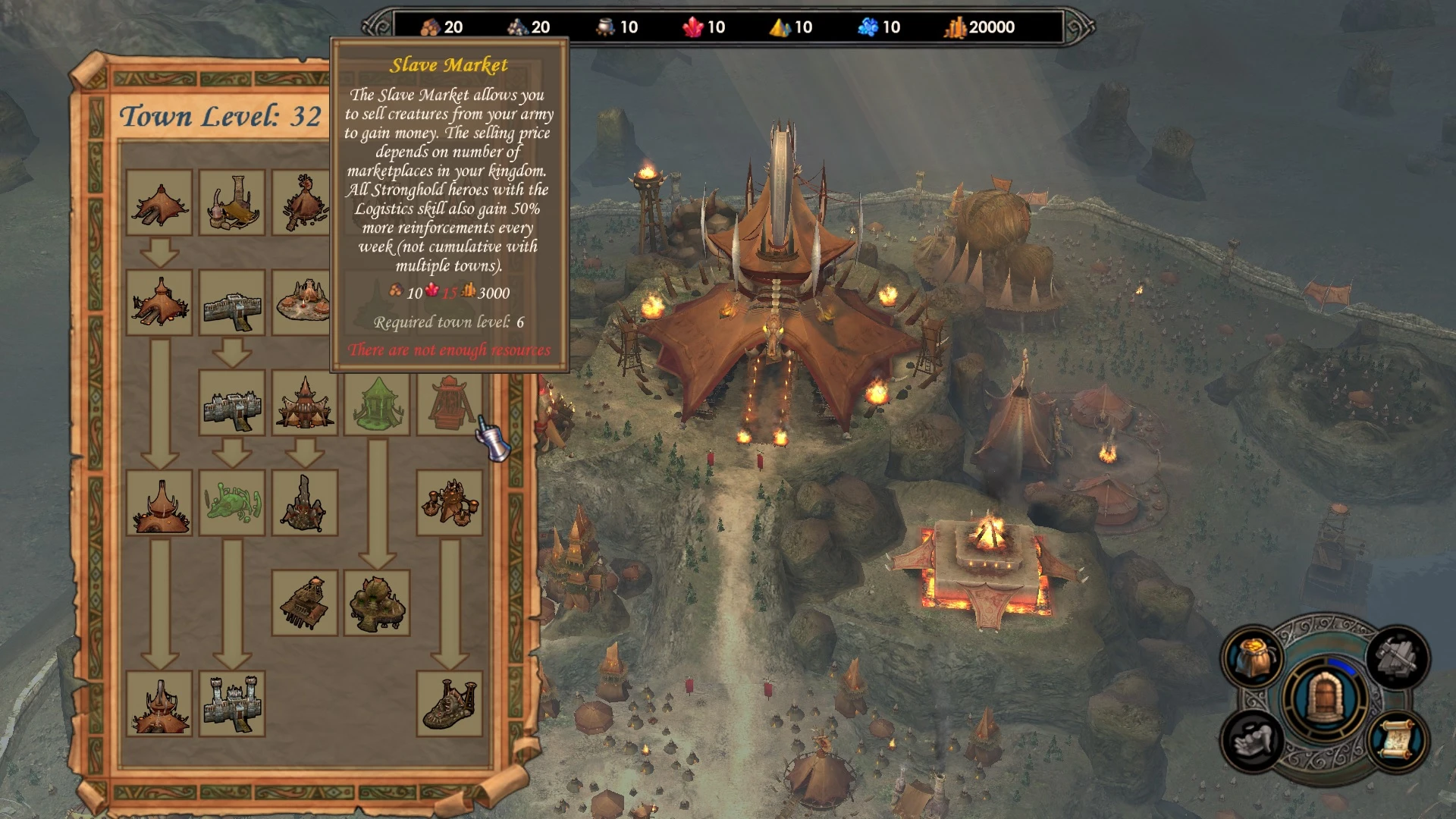Select the Marketplace tile with the yellow awning
1456x819 pixels.
tap(231, 201)
